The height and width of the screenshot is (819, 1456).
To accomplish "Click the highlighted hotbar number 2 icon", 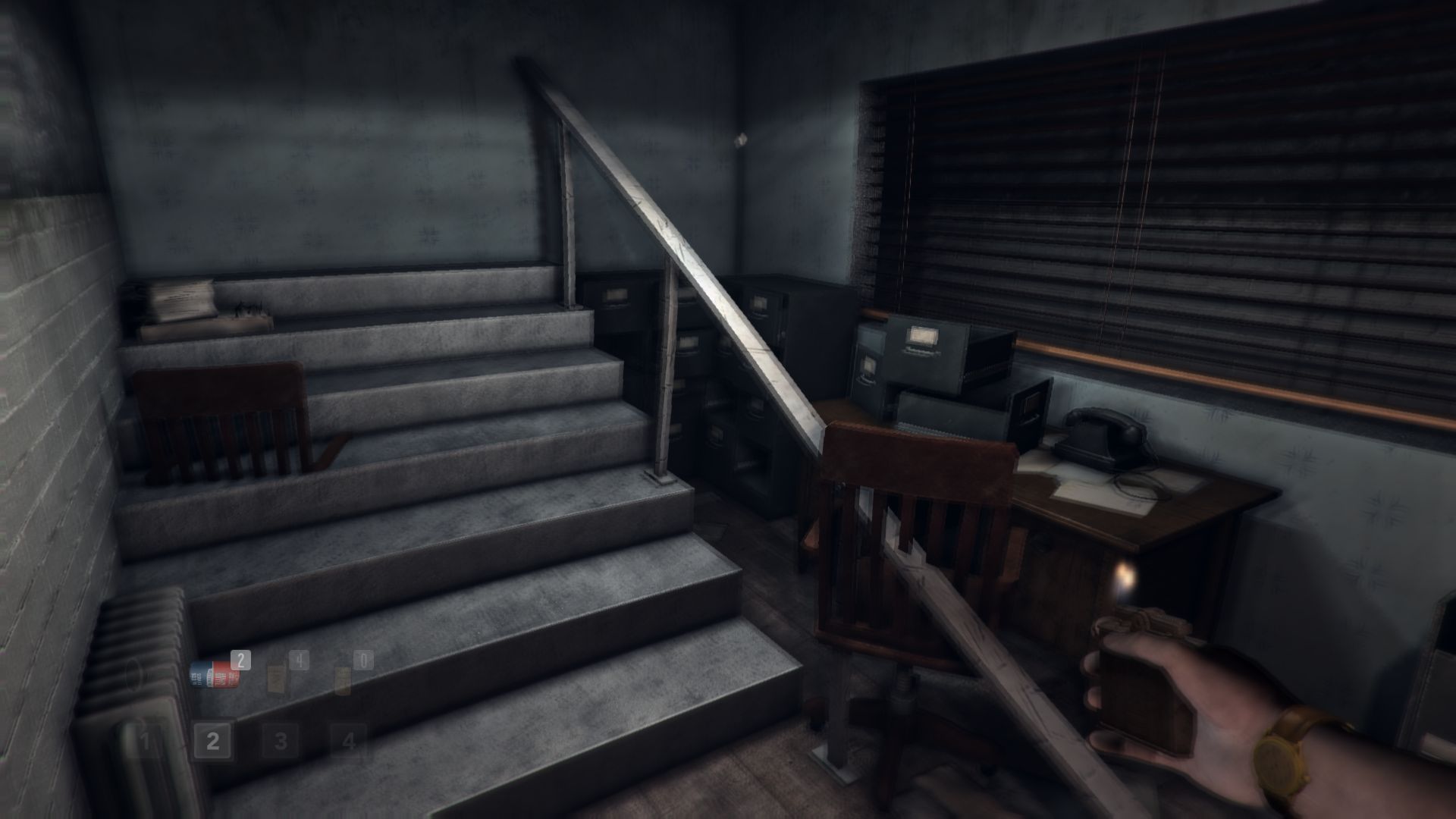I will (x=212, y=740).
